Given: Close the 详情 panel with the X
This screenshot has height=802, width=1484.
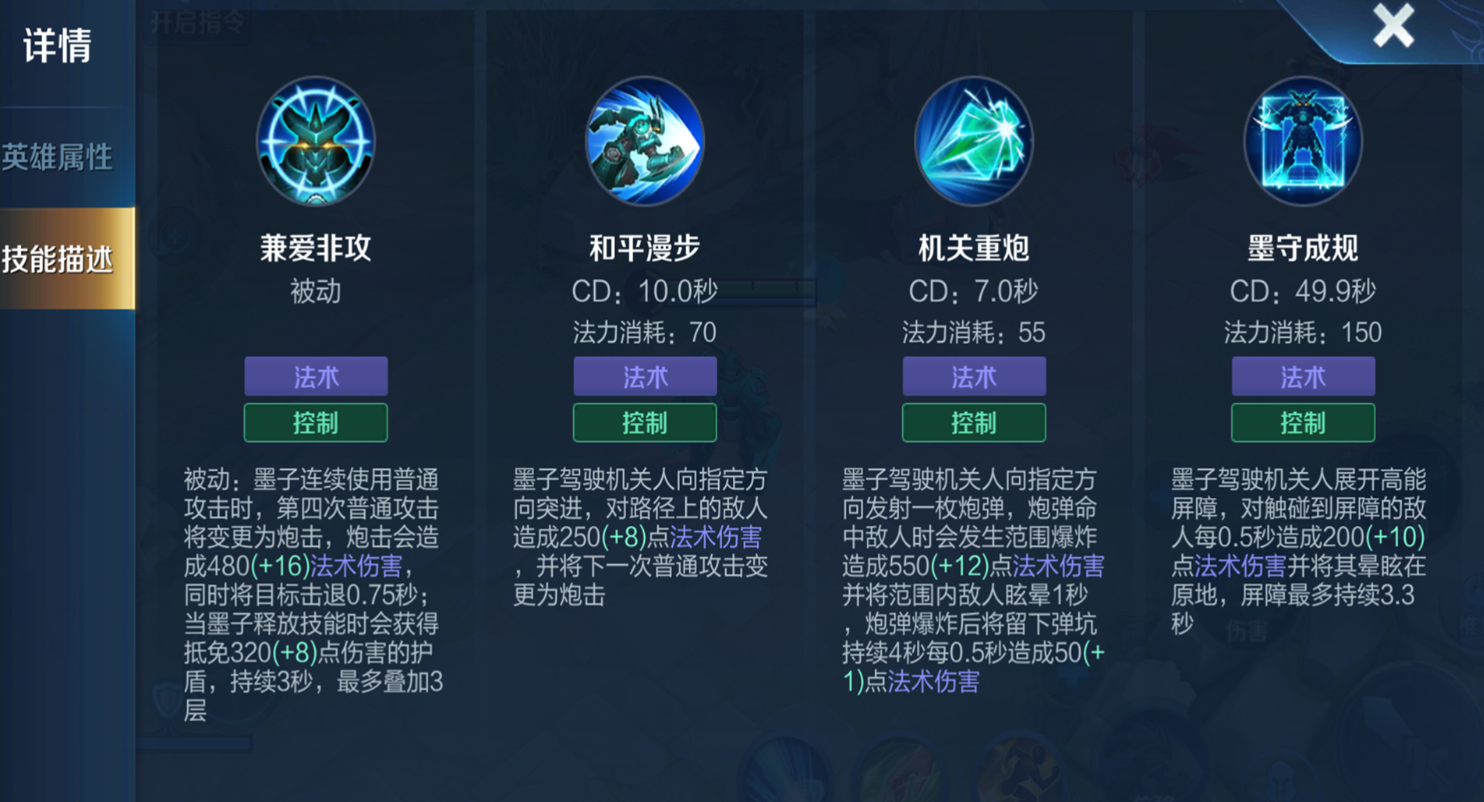Looking at the screenshot, I should (x=1394, y=27).
